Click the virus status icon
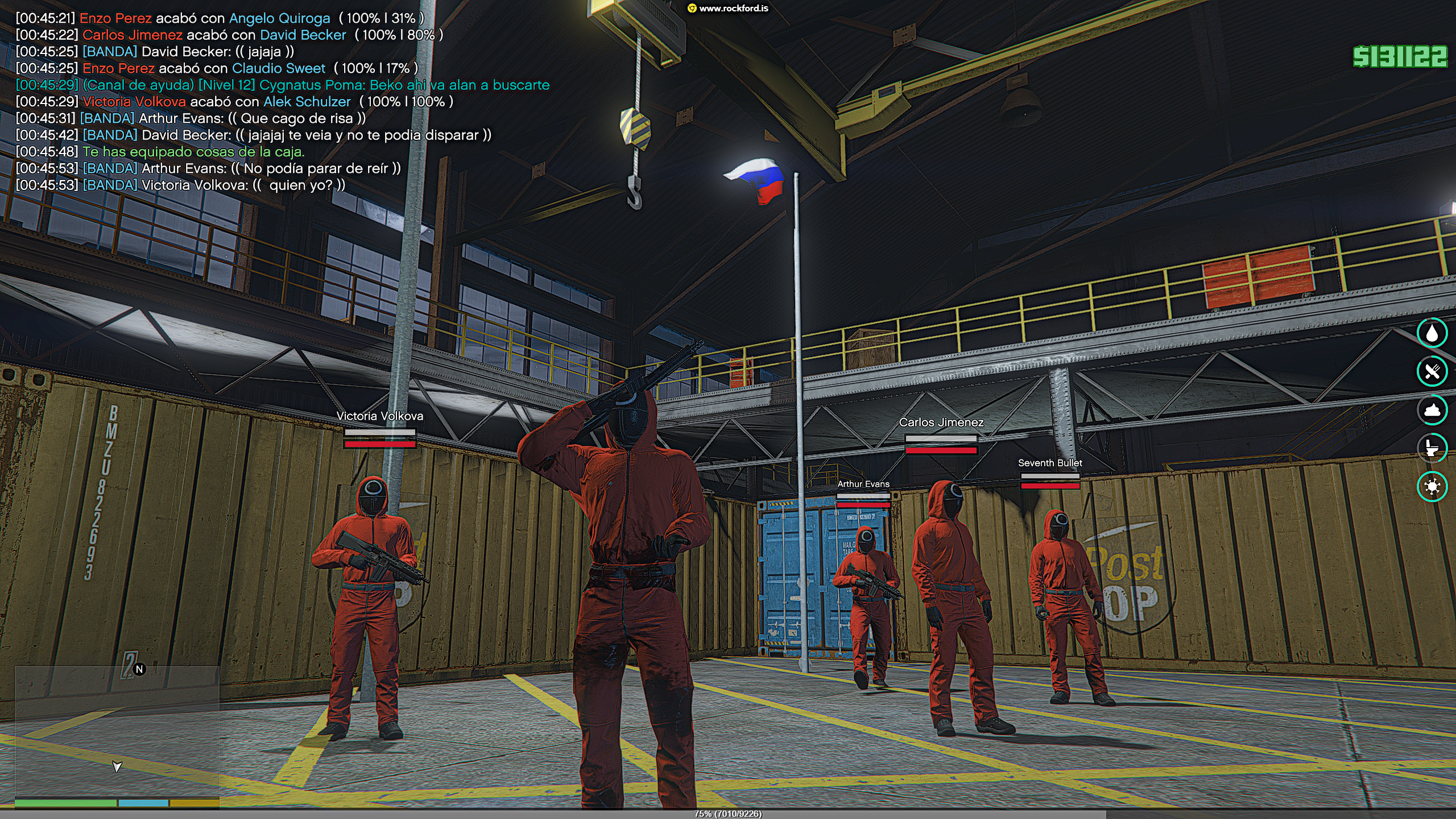This screenshot has height=819, width=1456. click(1432, 486)
